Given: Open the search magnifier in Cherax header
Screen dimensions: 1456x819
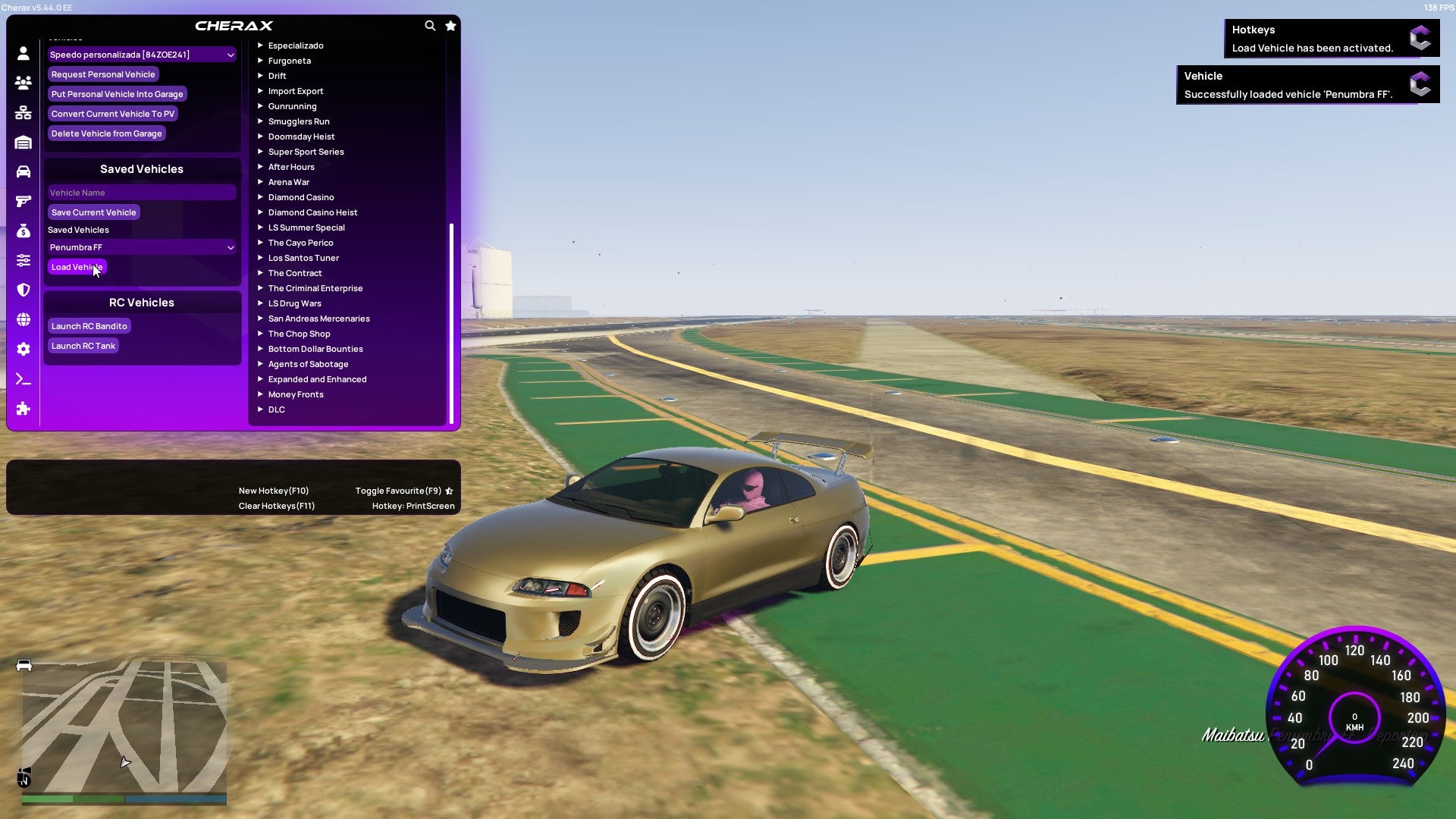Looking at the screenshot, I should tap(430, 25).
